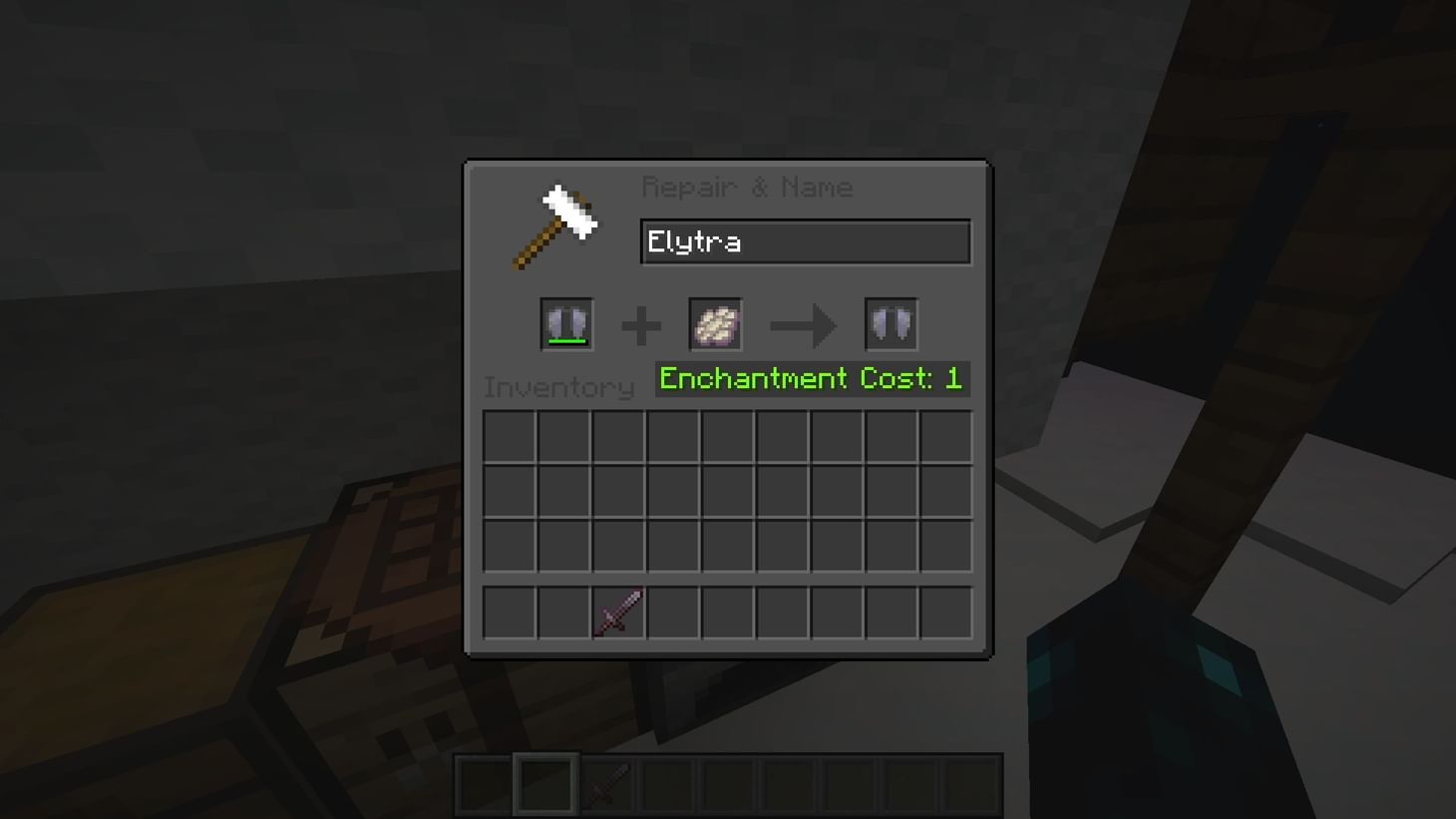Click the plus sign between the anvil slots
1456x819 pixels.
643,323
